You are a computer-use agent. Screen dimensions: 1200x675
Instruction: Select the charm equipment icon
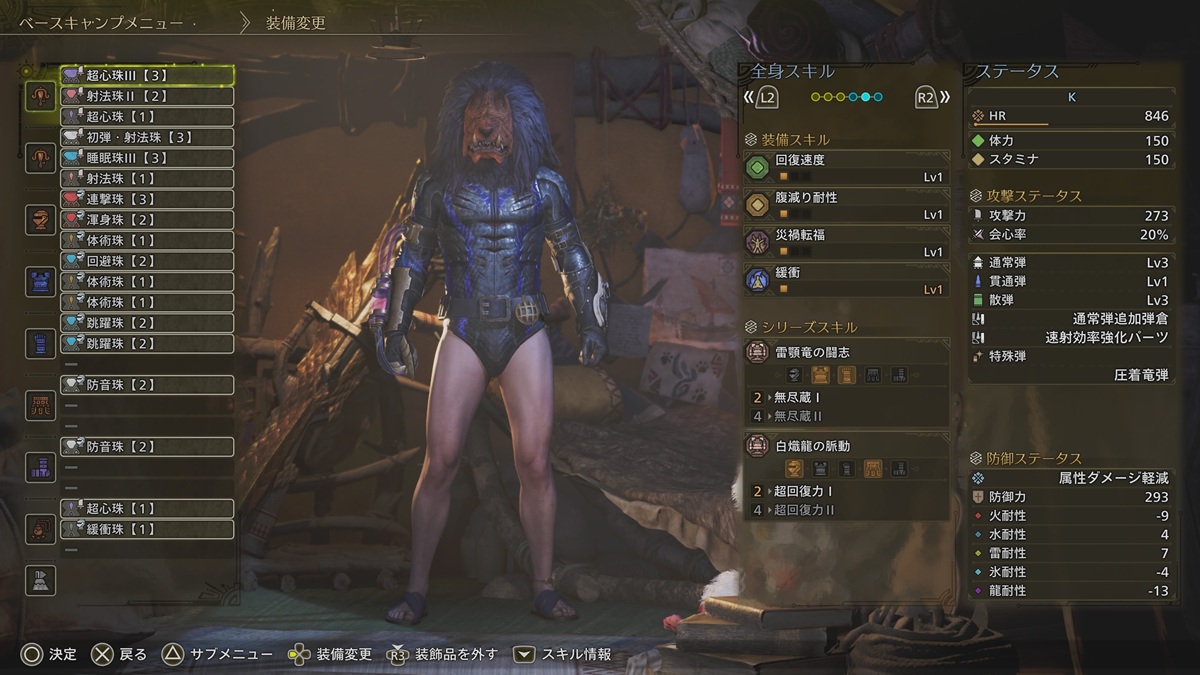pyautogui.click(x=40, y=529)
